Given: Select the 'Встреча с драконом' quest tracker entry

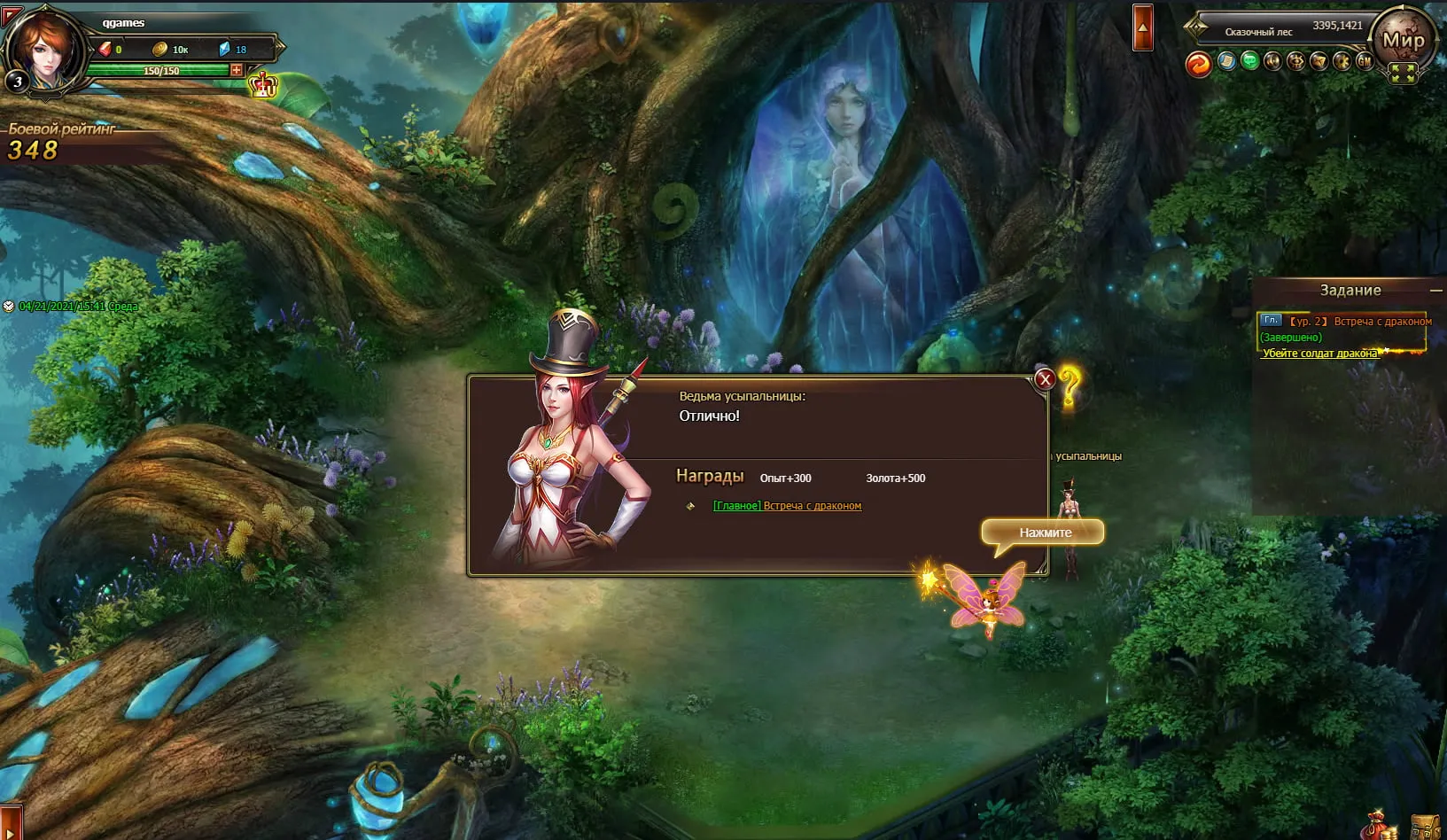Looking at the screenshot, I should (1382, 322).
